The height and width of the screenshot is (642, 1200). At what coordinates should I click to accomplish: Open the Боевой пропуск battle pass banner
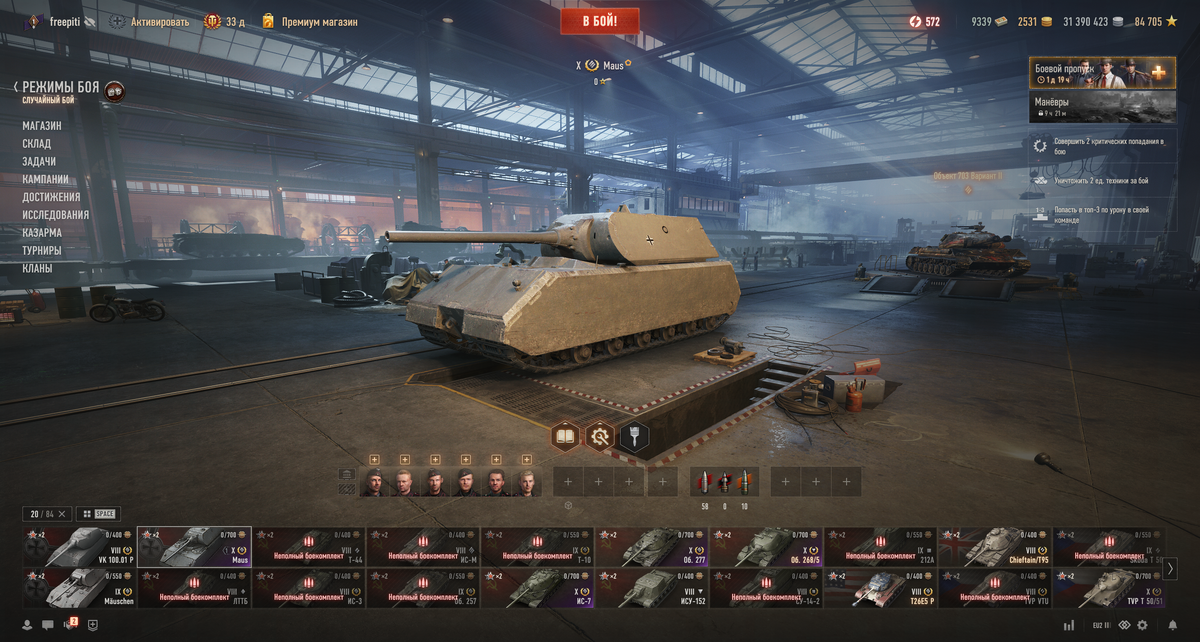(1102, 73)
